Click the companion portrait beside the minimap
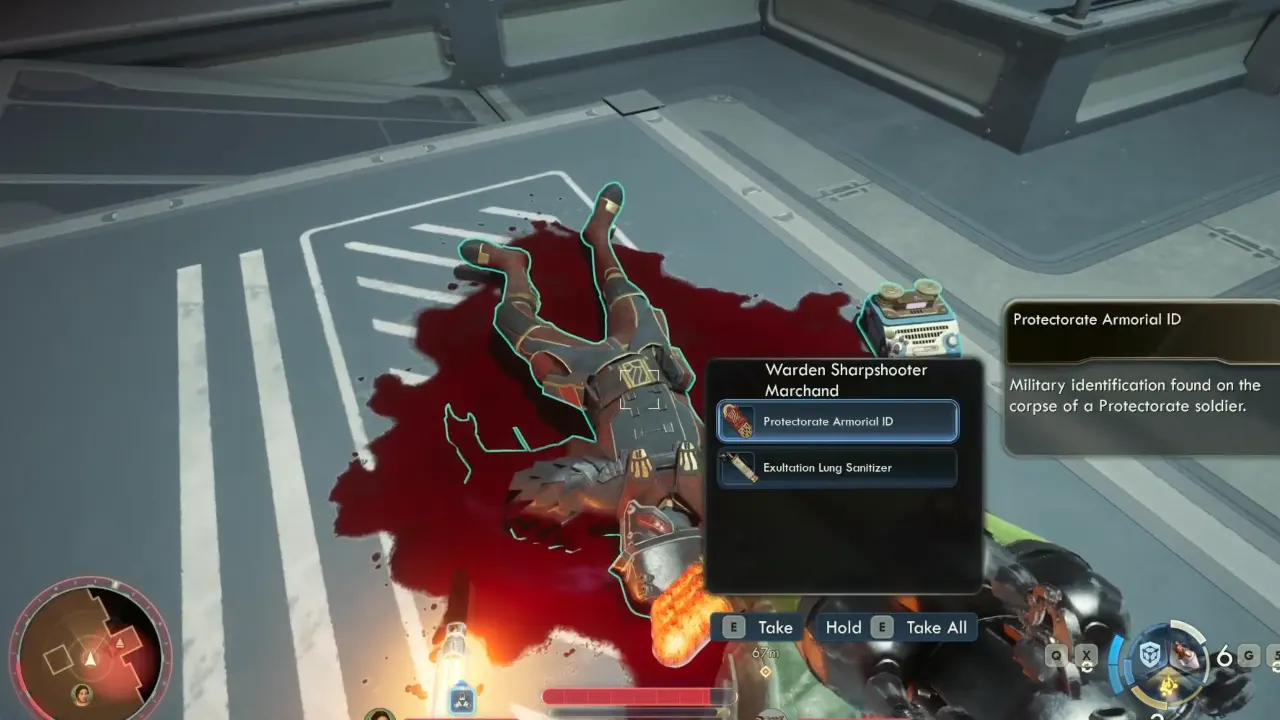This screenshot has height=720, width=1280. pos(80,692)
